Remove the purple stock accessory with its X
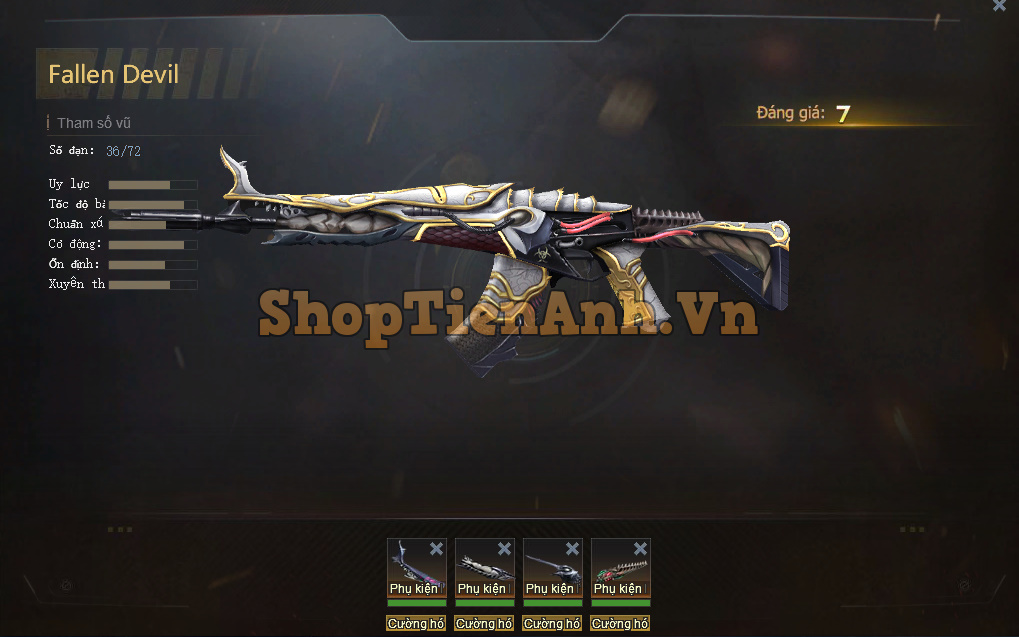This screenshot has width=1019, height=637. [436, 548]
